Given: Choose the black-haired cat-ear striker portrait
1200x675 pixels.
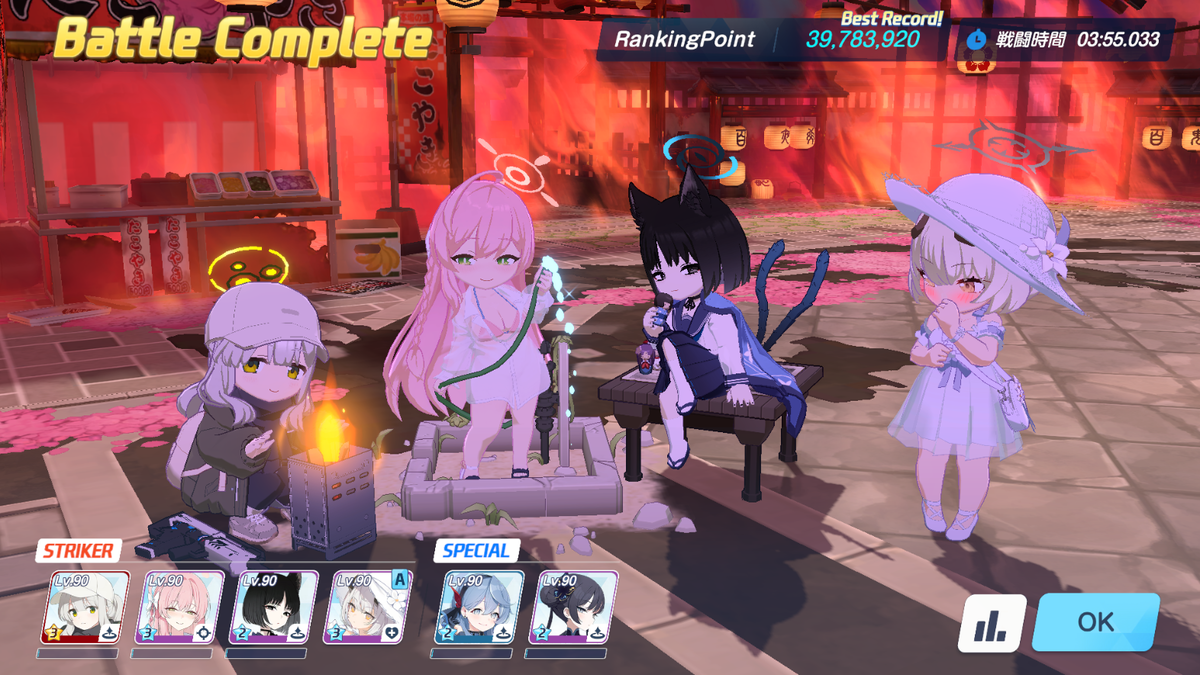Looking at the screenshot, I should (x=273, y=607).
